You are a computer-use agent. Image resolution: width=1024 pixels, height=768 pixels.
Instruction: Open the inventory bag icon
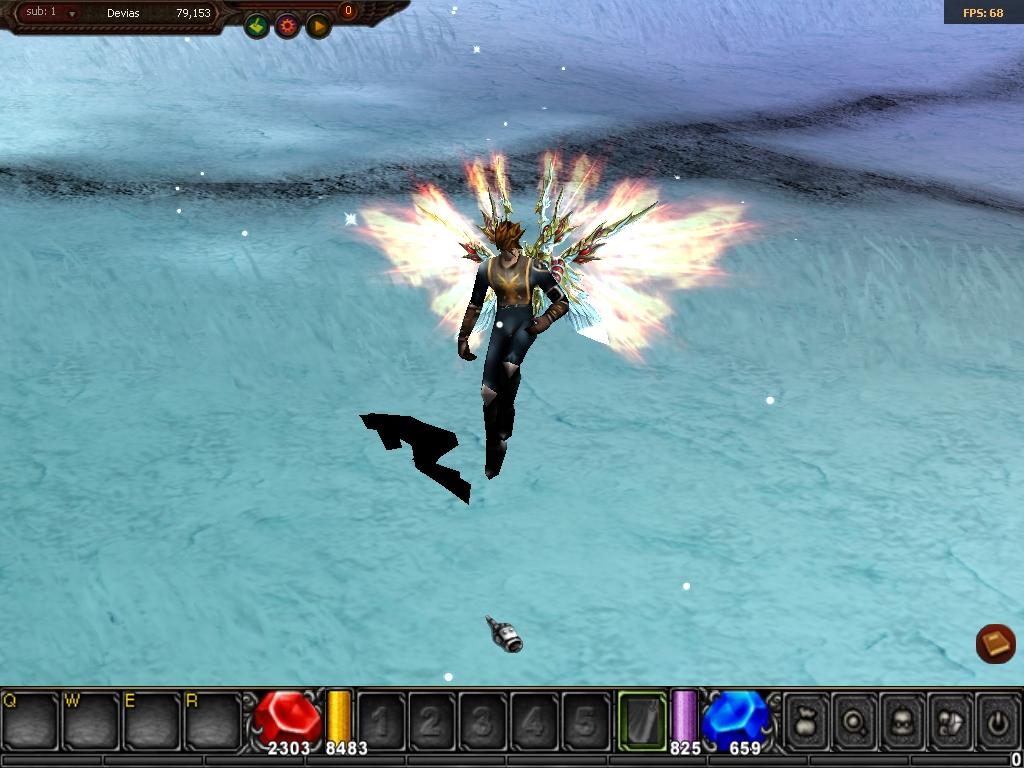pyautogui.click(x=806, y=720)
